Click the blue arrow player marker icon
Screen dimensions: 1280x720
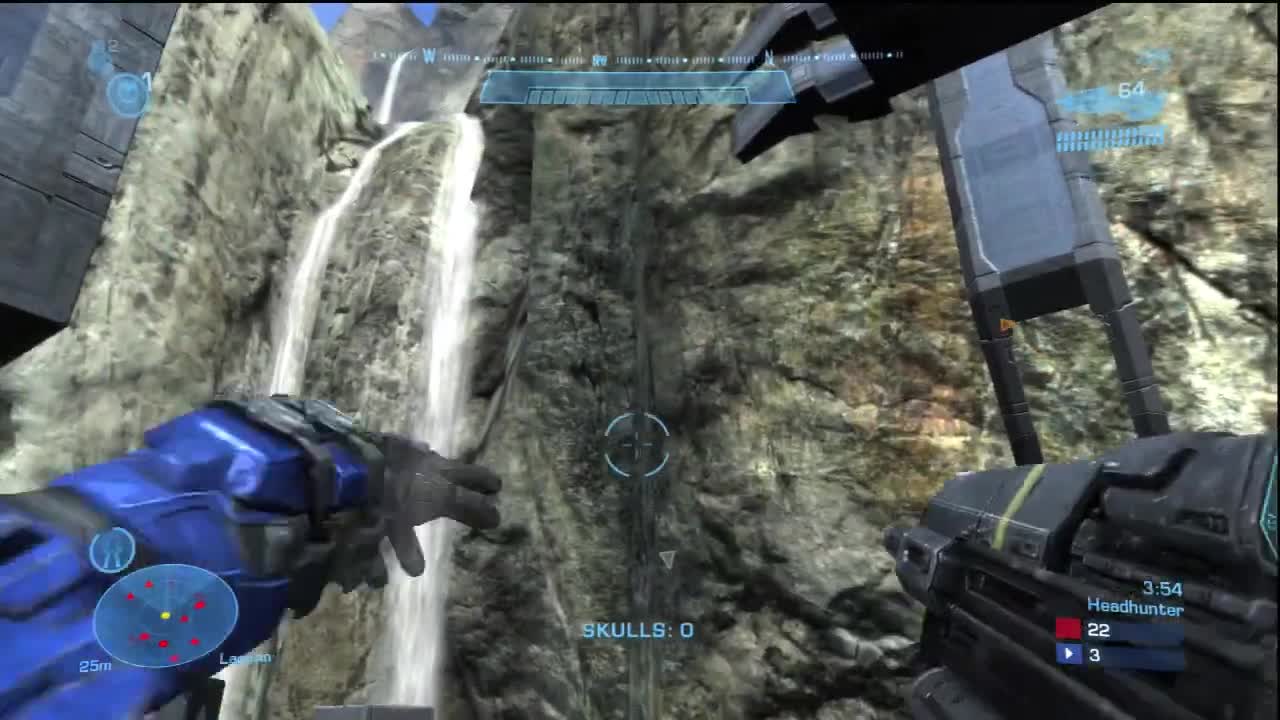point(1069,653)
